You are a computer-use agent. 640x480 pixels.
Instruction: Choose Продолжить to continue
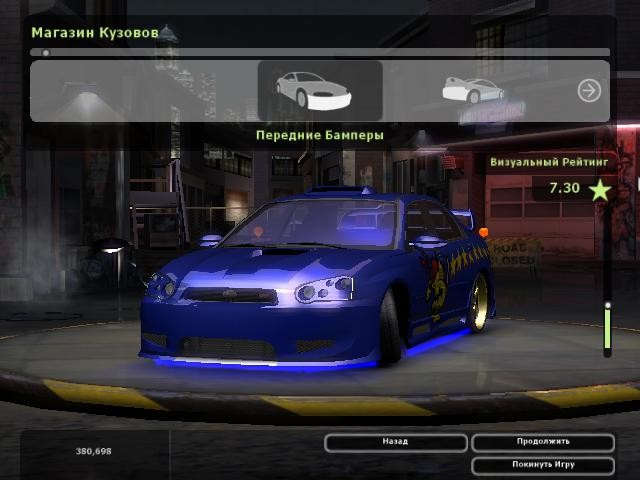click(x=543, y=442)
